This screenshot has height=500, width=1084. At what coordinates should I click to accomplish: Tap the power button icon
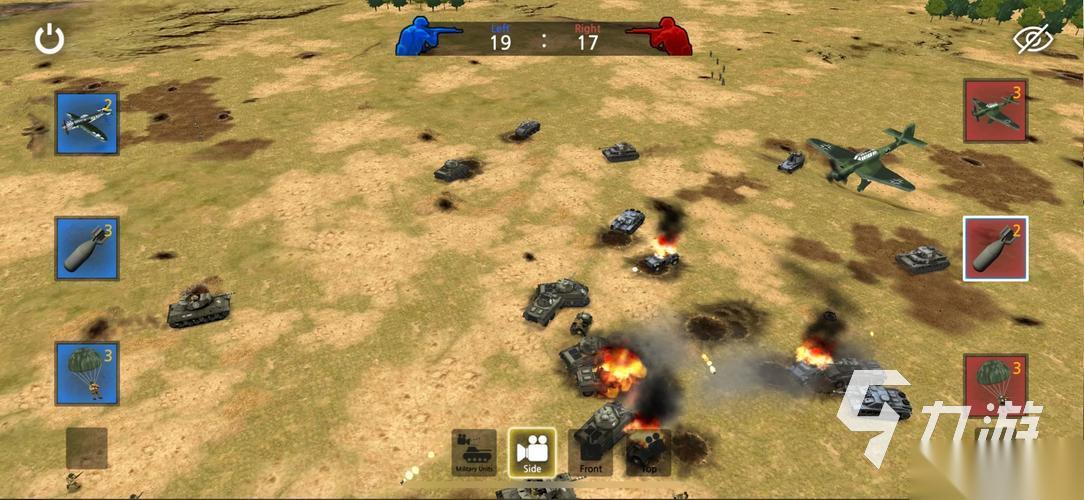49,39
